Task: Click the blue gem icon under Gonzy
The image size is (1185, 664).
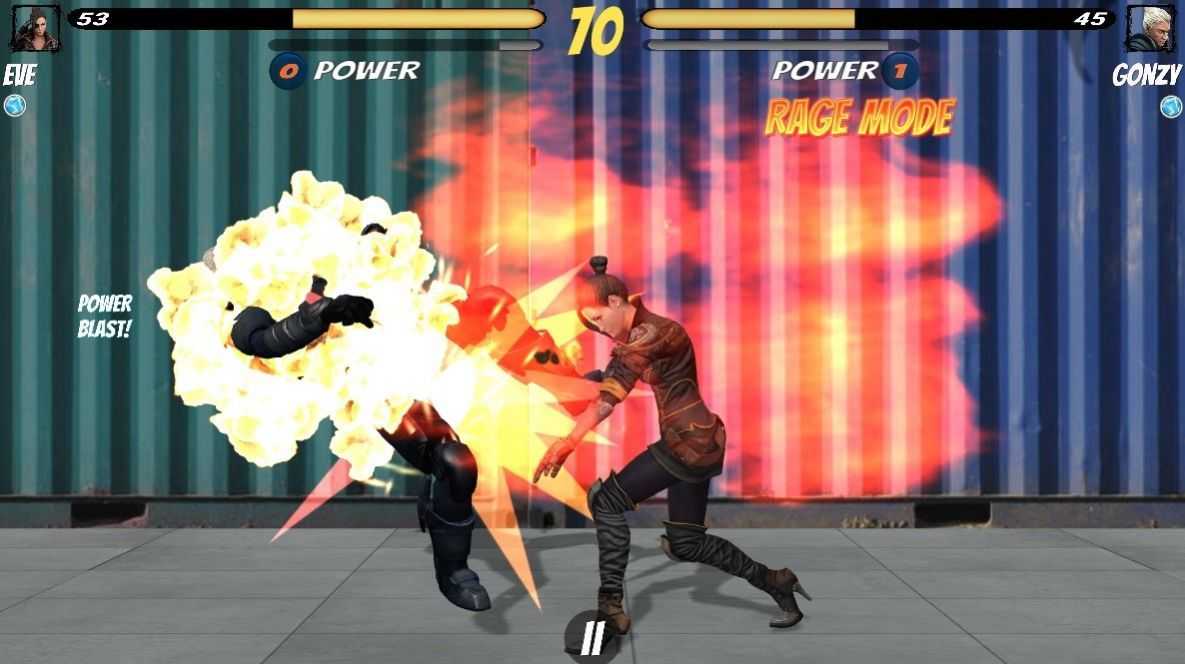Action: (1171, 106)
